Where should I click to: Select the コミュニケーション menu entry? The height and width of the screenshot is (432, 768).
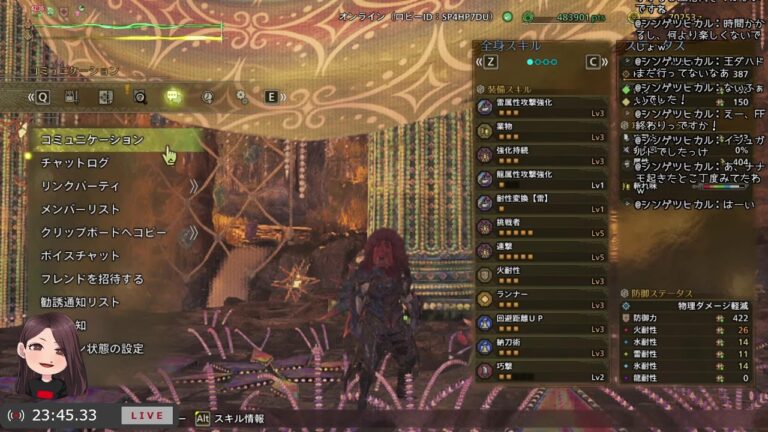[92, 140]
